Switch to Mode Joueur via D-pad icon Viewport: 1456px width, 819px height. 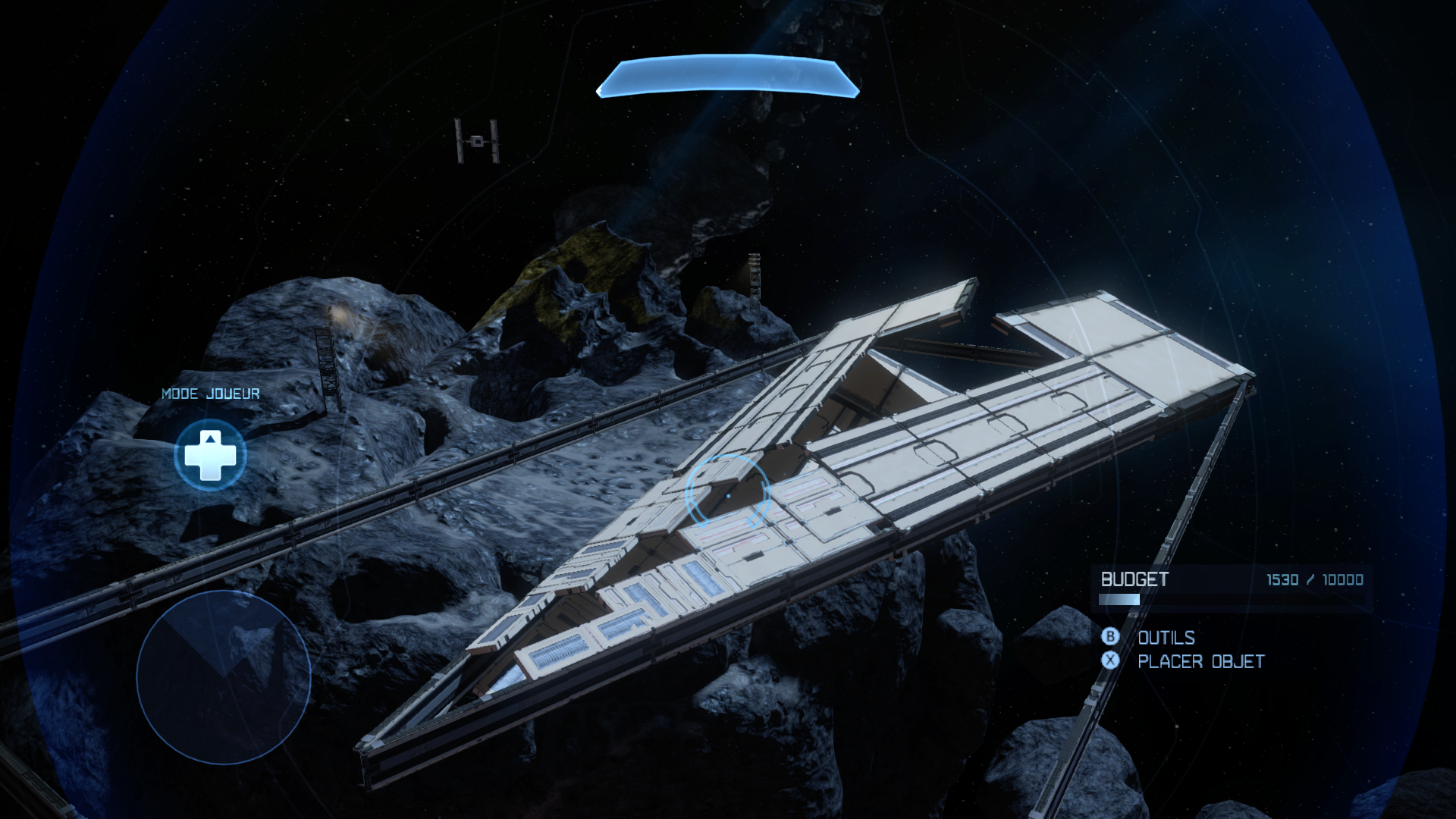(210, 455)
